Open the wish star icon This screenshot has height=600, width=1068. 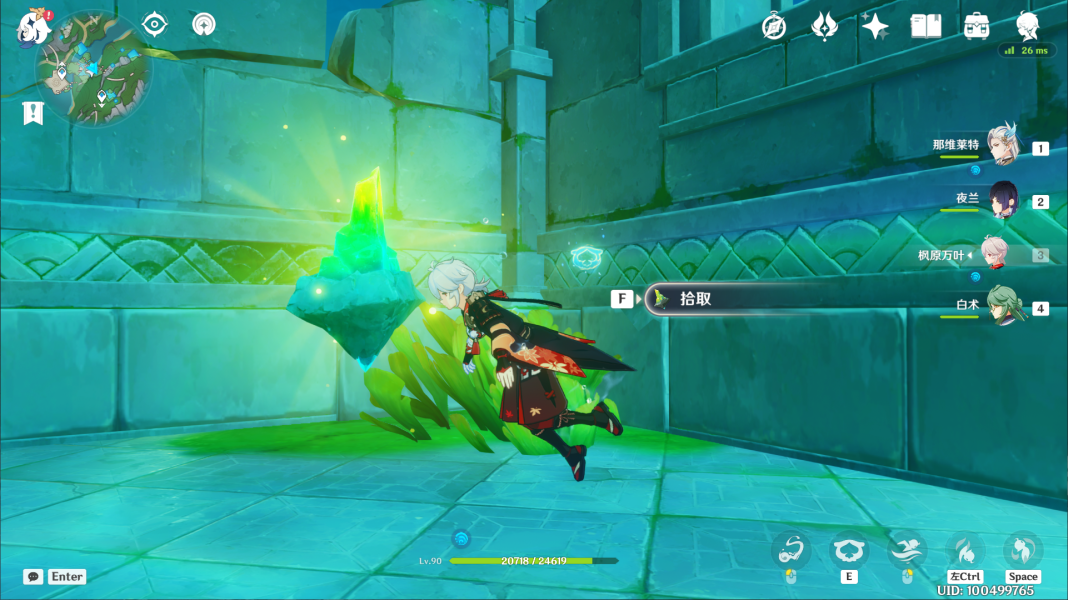pyautogui.click(x=875, y=26)
